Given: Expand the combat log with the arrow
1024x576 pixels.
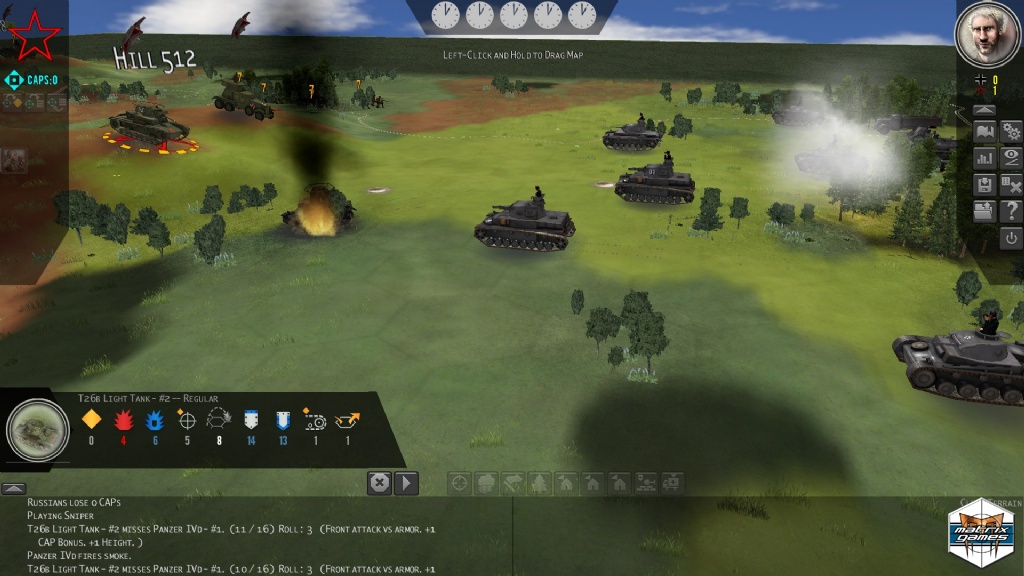Looking at the screenshot, I should [13, 488].
